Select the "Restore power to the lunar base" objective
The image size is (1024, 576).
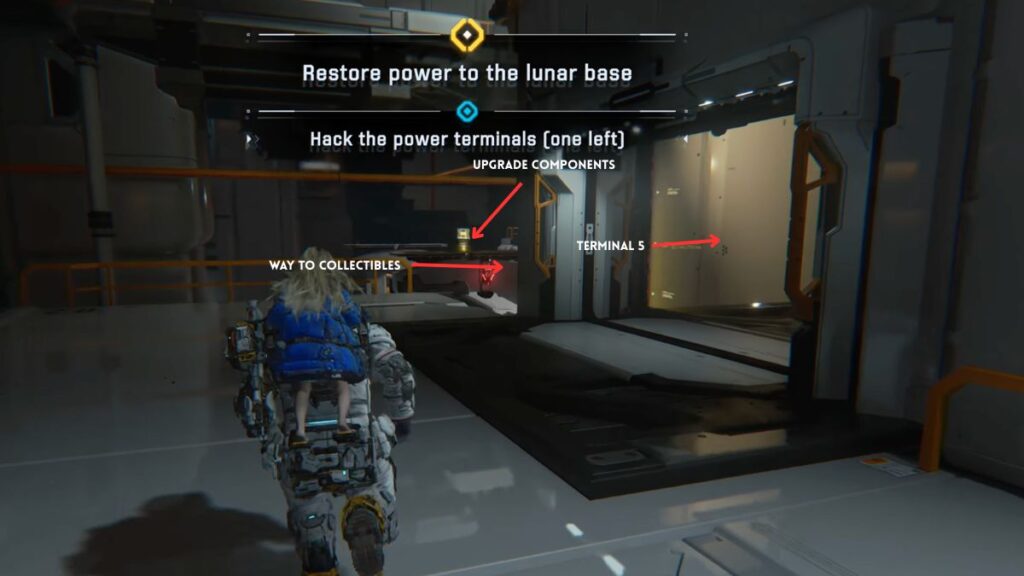pos(467,73)
